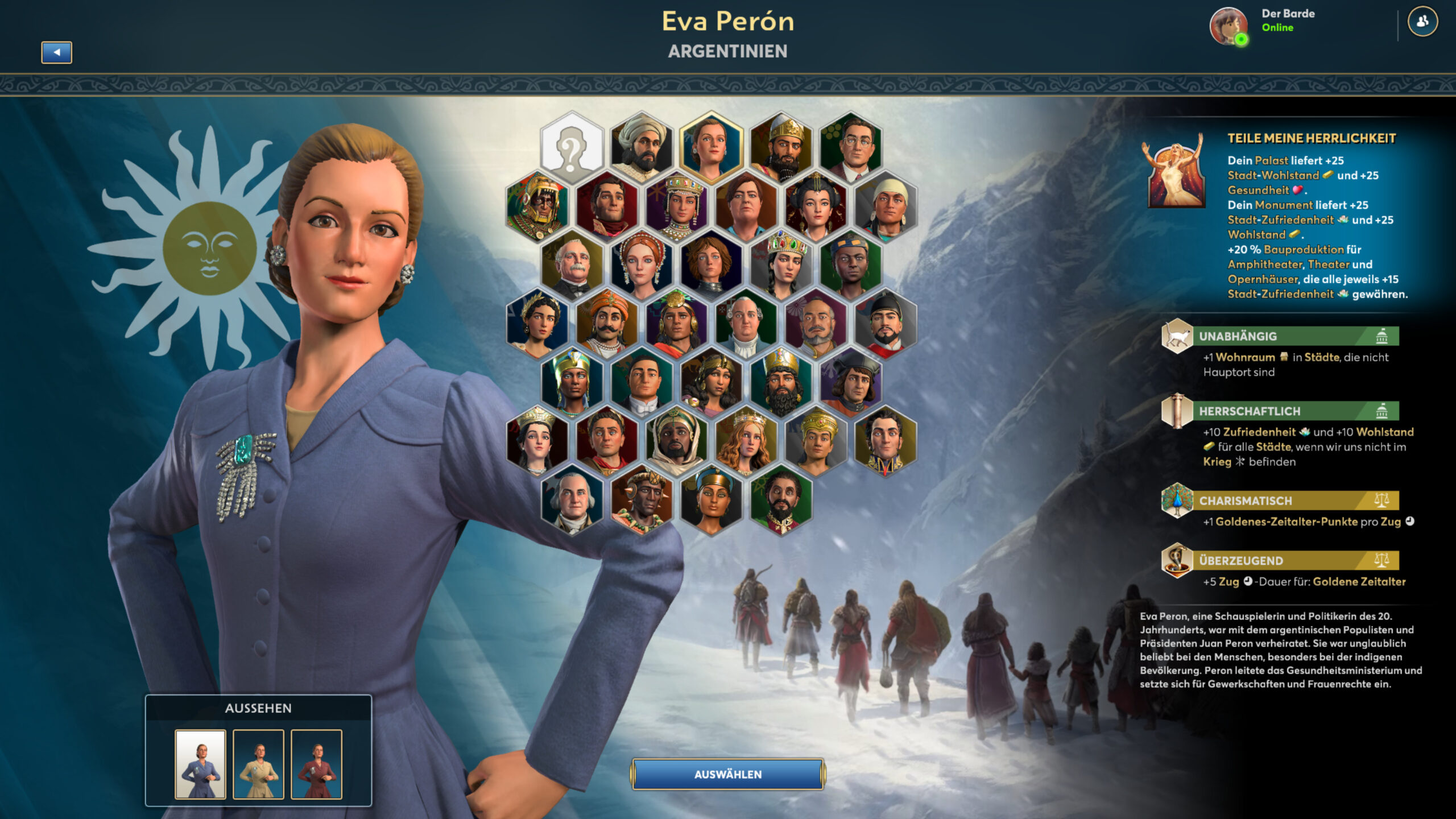The image size is (1456, 819).
Task: Pick the random leader question mark tile
Action: [572, 147]
